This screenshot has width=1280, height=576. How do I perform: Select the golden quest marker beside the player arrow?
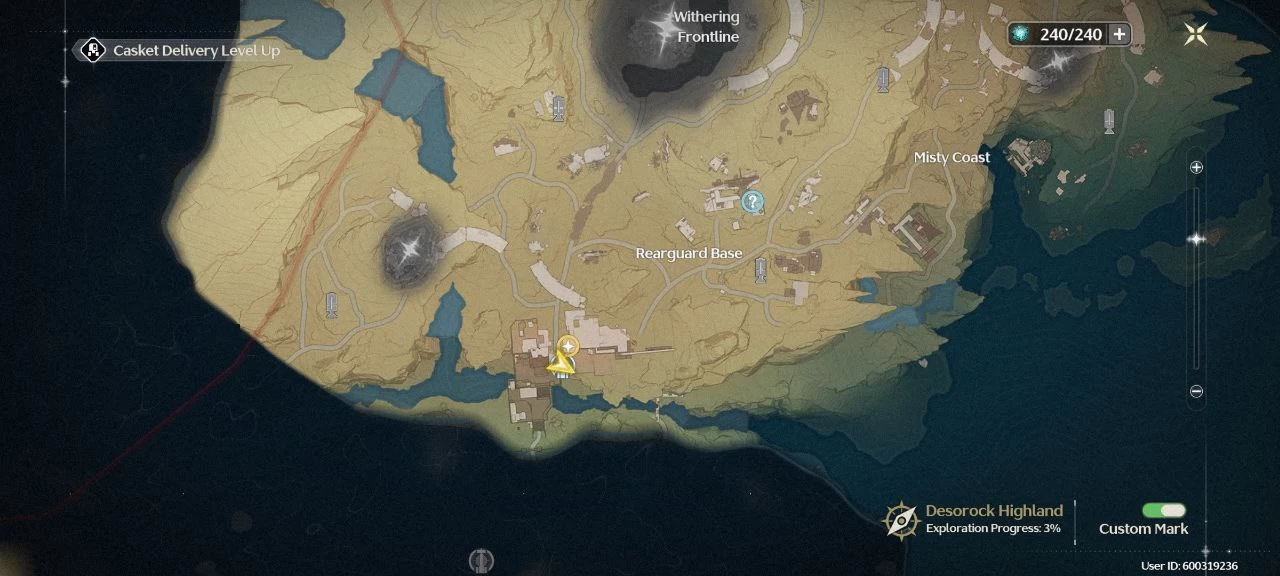(568, 347)
